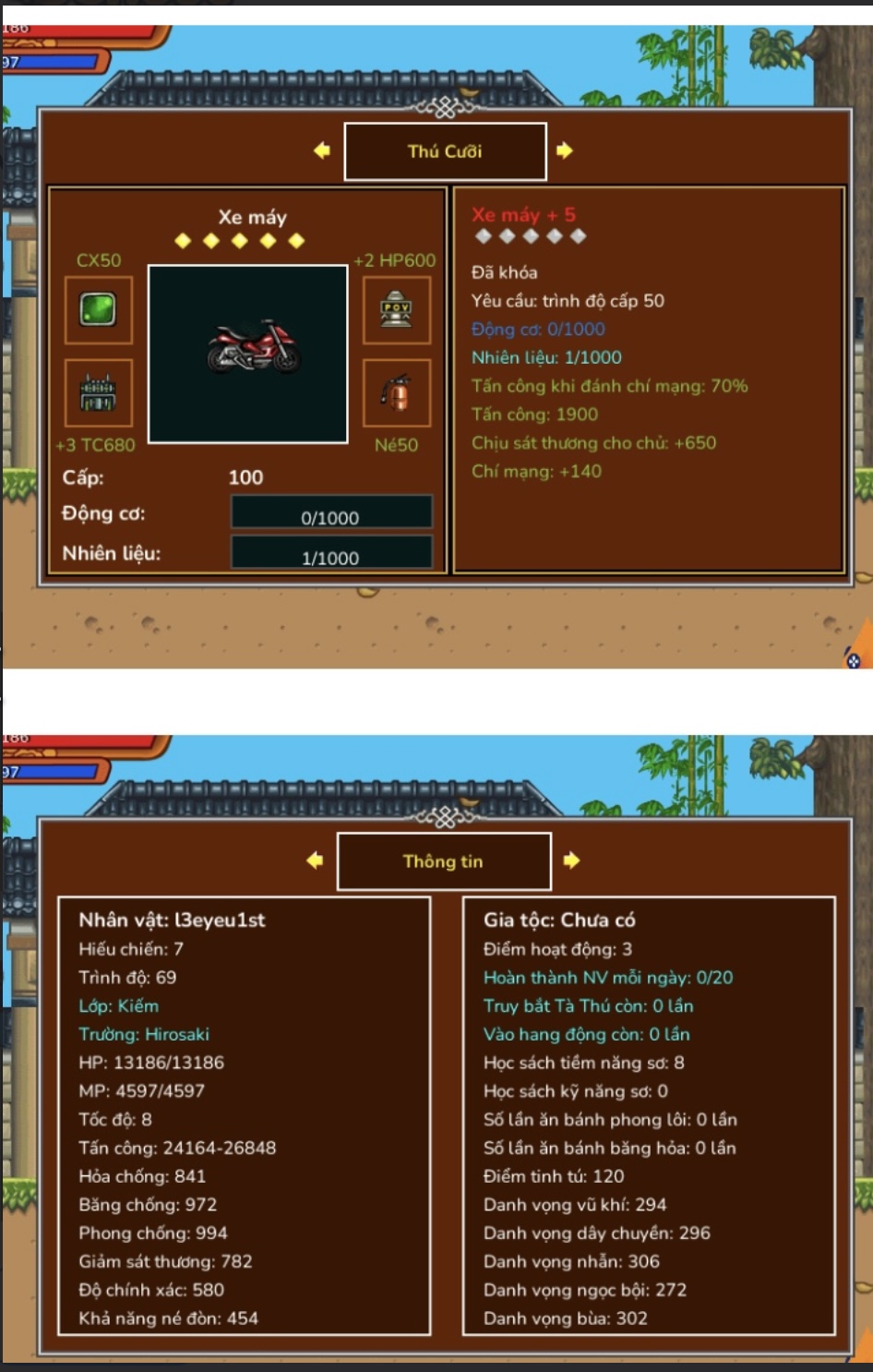Go to tab before Thú Cưỡi

pos(322,150)
